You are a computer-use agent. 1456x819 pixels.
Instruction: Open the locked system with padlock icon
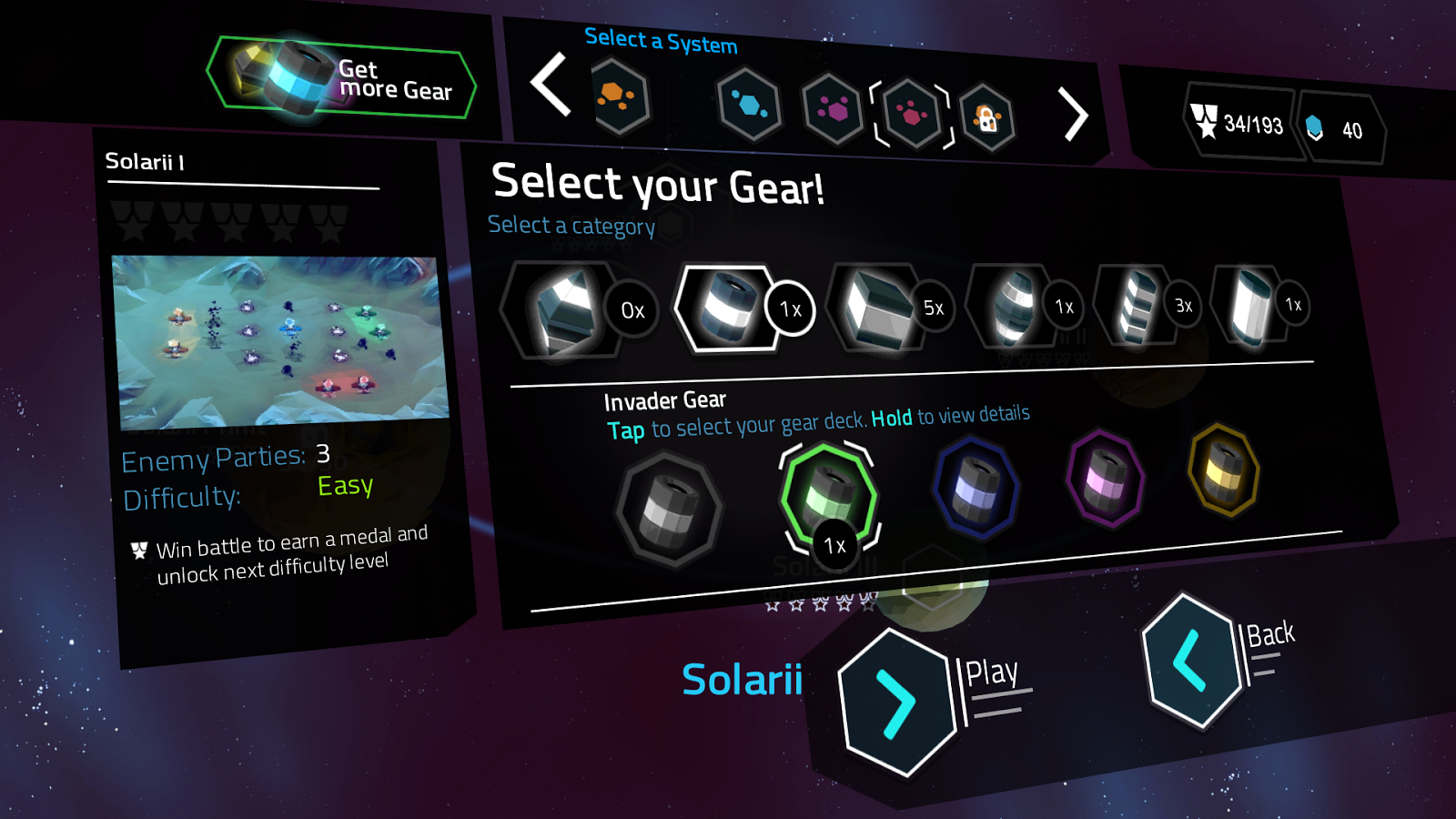coord(989,116)
